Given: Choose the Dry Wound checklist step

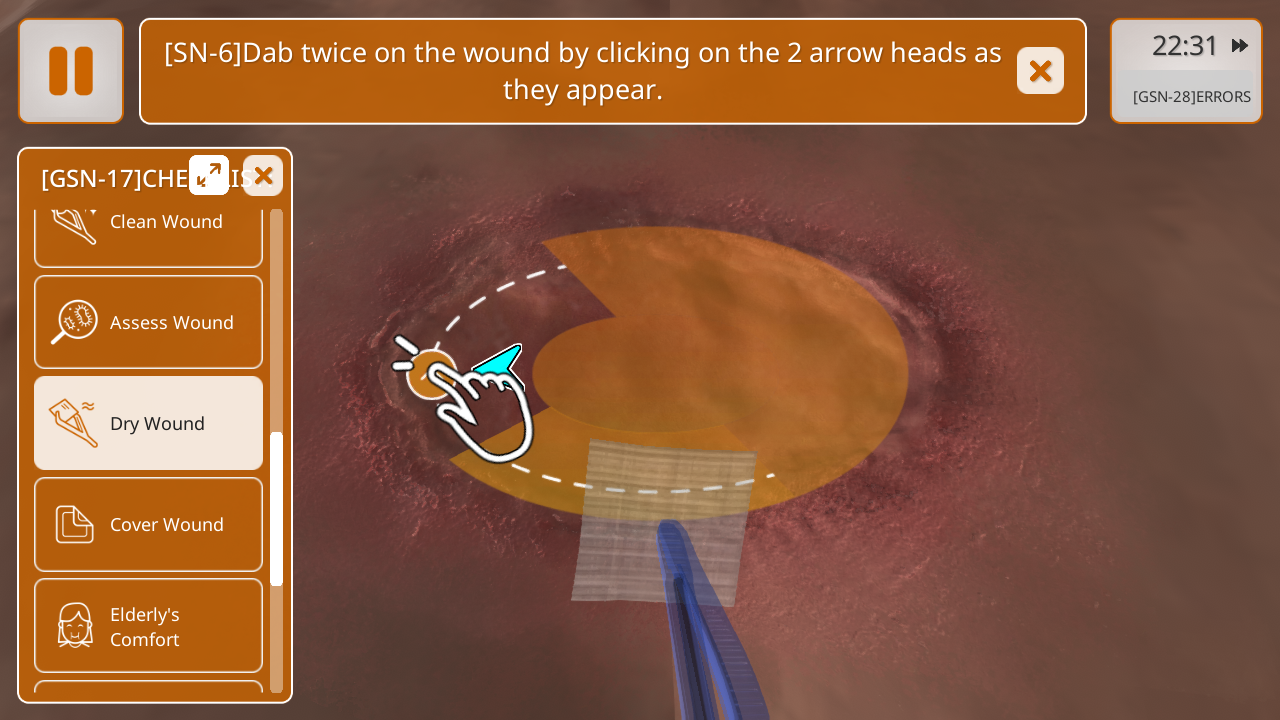Looking at the screenshot, I should pos(148,423).
